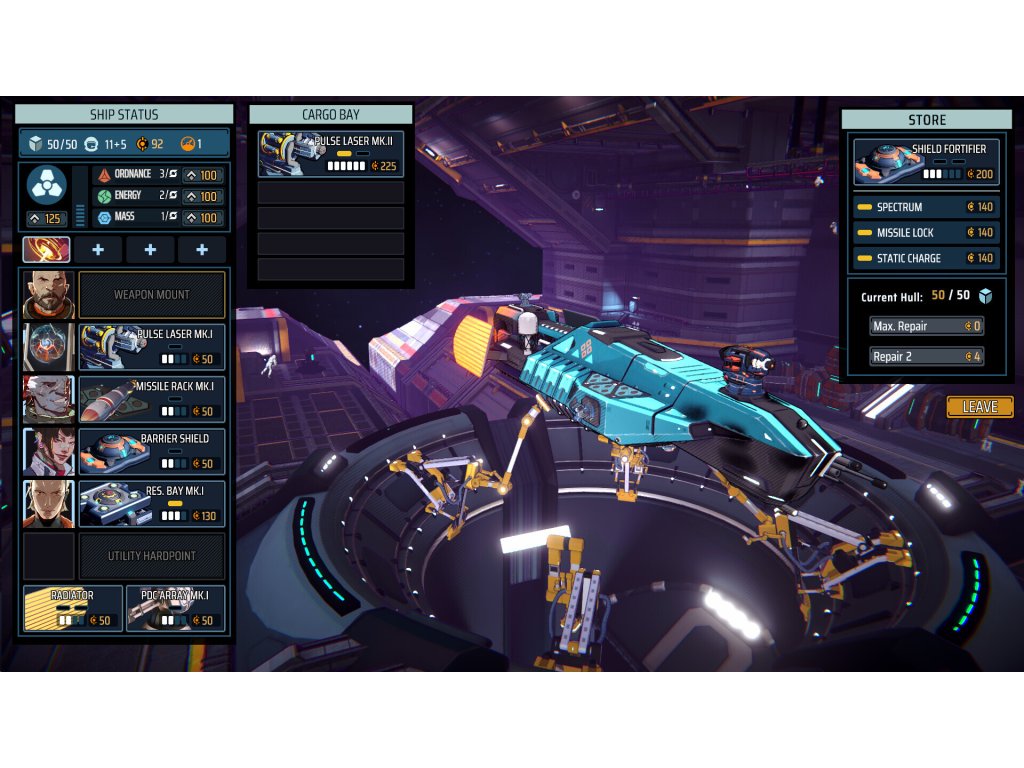
Task: Select the Radiator module
Action: pos(73,608)
